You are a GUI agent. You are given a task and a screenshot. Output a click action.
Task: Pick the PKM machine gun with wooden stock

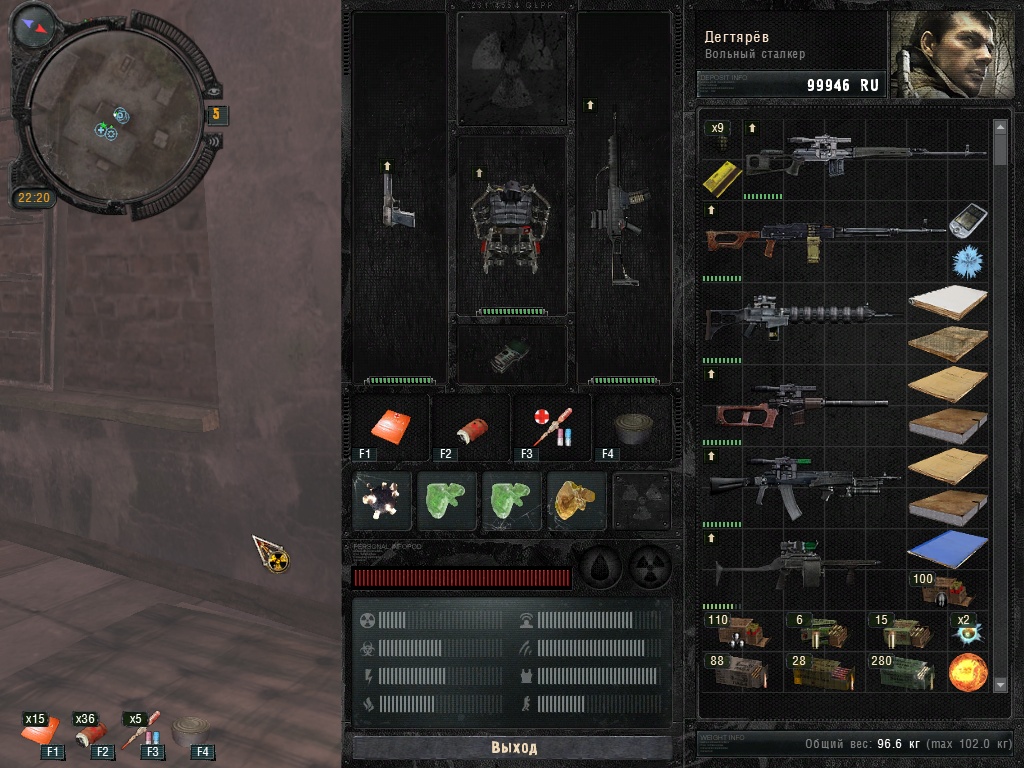[x=820, y=238]
